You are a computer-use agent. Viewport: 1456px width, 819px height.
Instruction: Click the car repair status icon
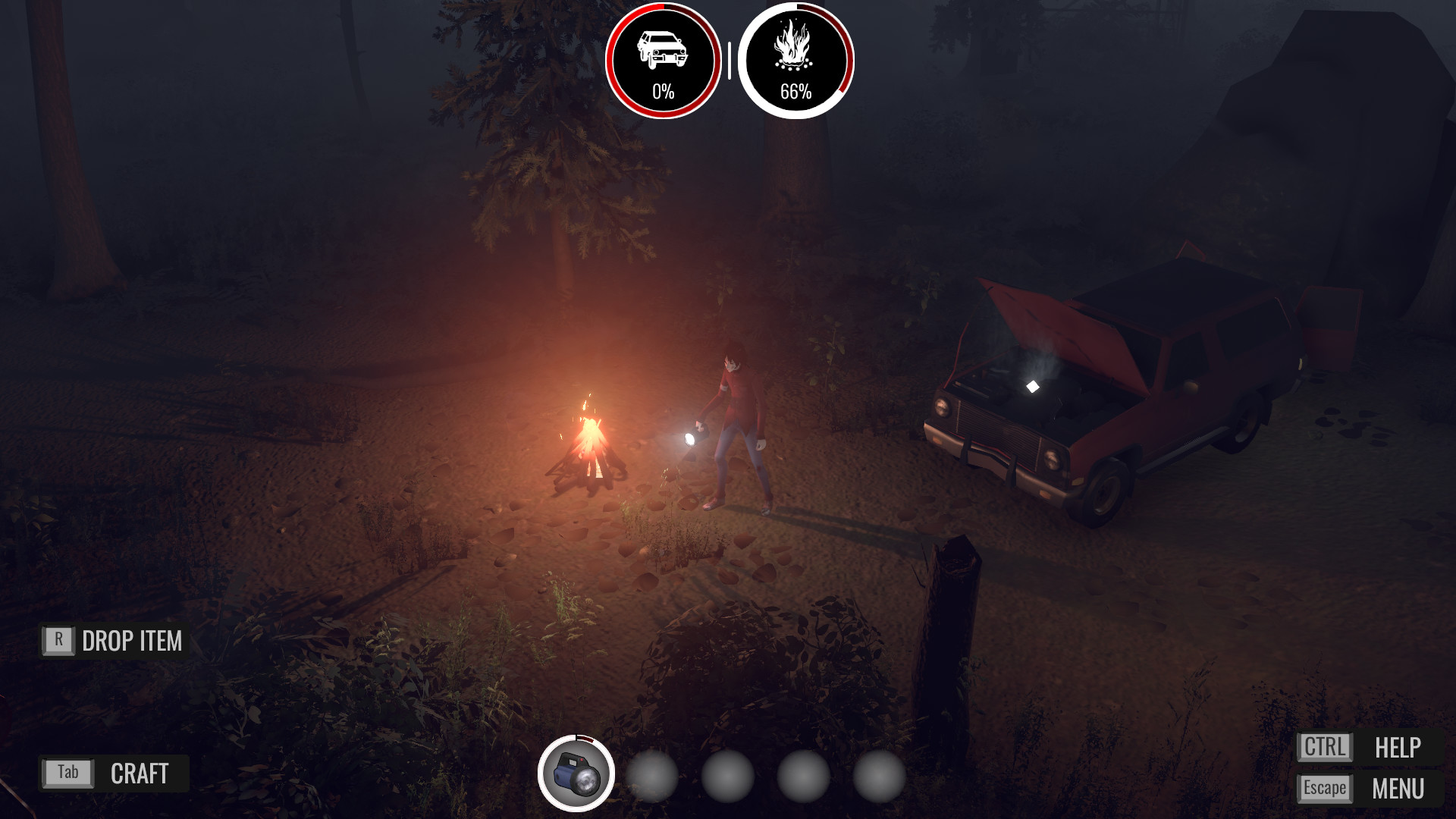663,57
